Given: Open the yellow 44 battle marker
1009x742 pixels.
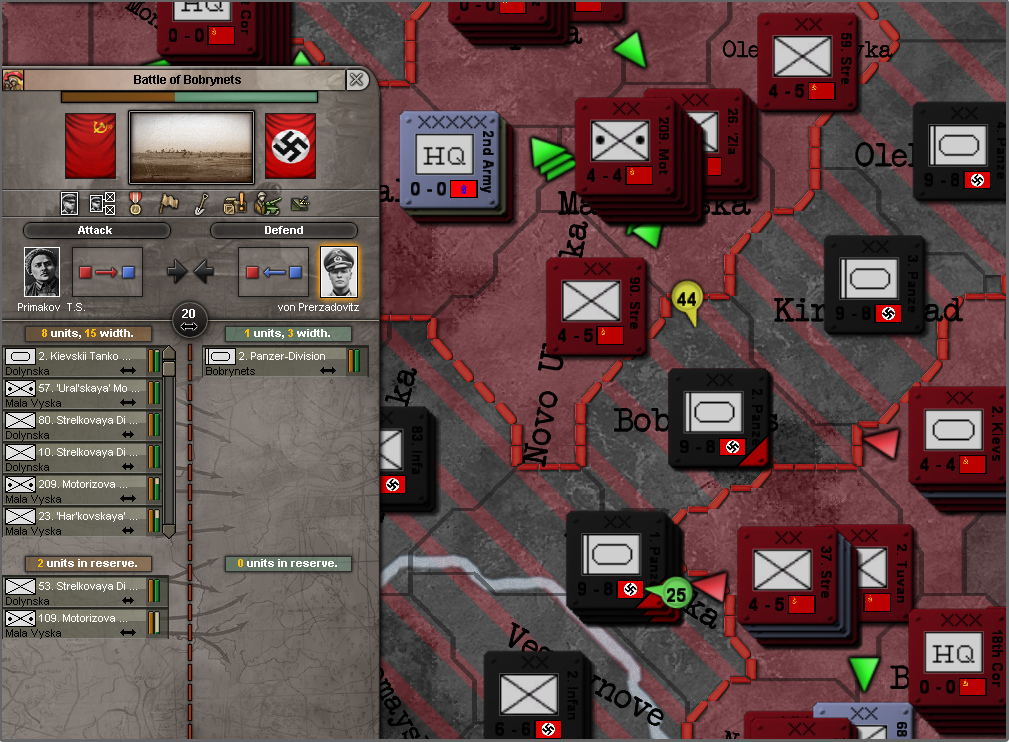Looking at the screenshot, I should [x=686, y=299].
